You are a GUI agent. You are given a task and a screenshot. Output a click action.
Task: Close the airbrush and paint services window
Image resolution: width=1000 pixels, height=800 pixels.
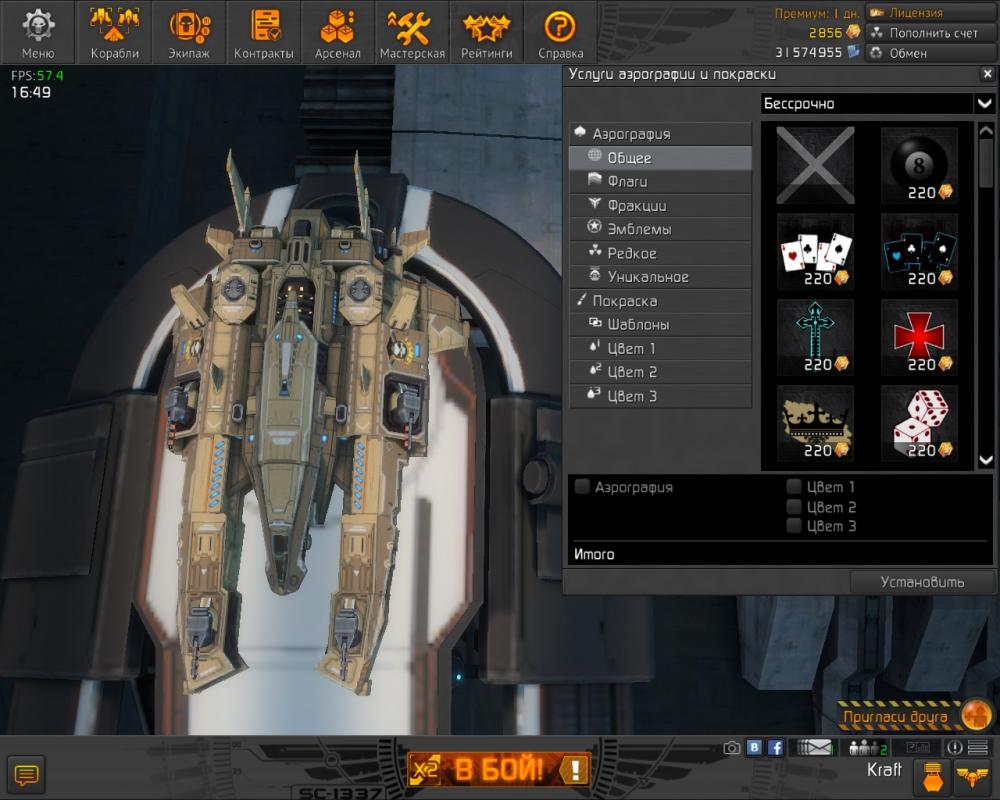[985, 74]
